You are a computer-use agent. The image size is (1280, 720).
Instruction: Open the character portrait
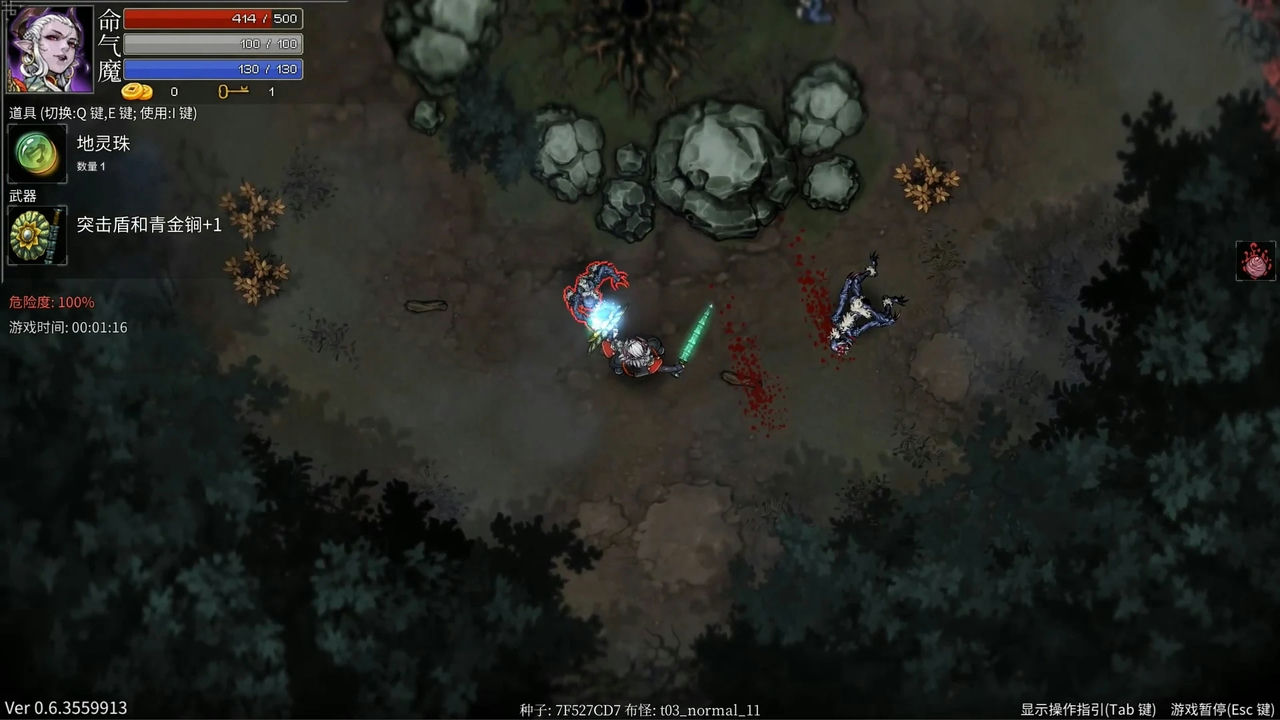[50, 49]
